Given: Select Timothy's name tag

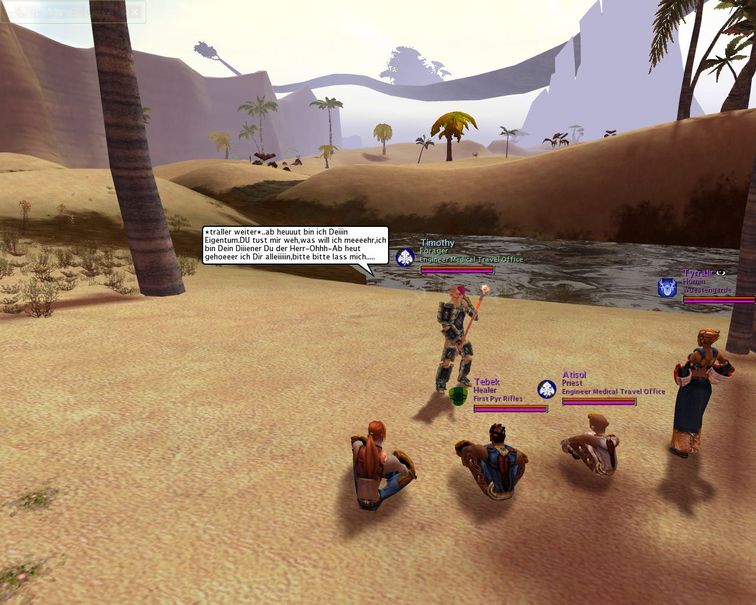Looking at the screenshot, I should [x=437, y=243].
